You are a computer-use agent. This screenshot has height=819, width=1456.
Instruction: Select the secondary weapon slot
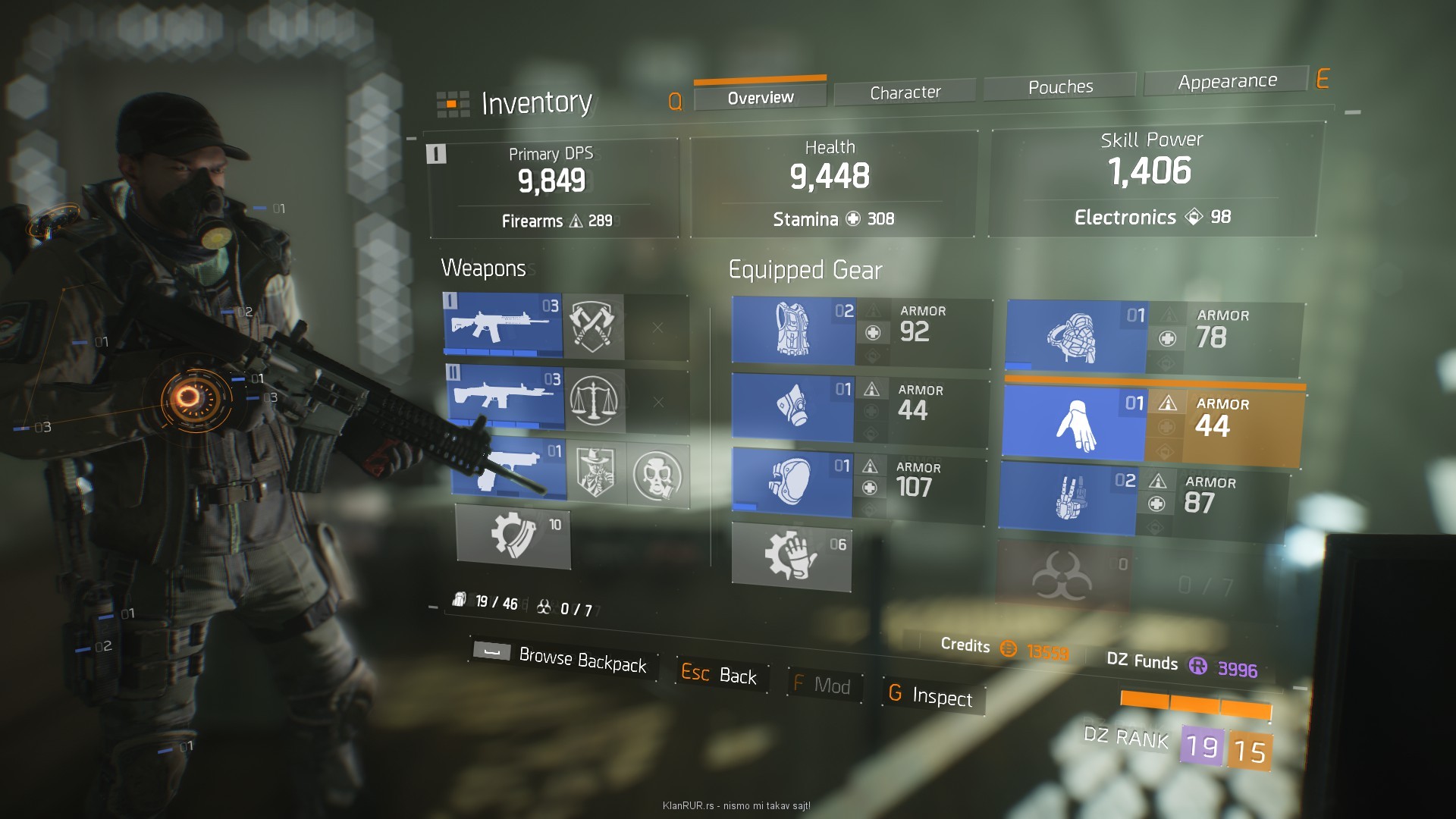point(506,397)
